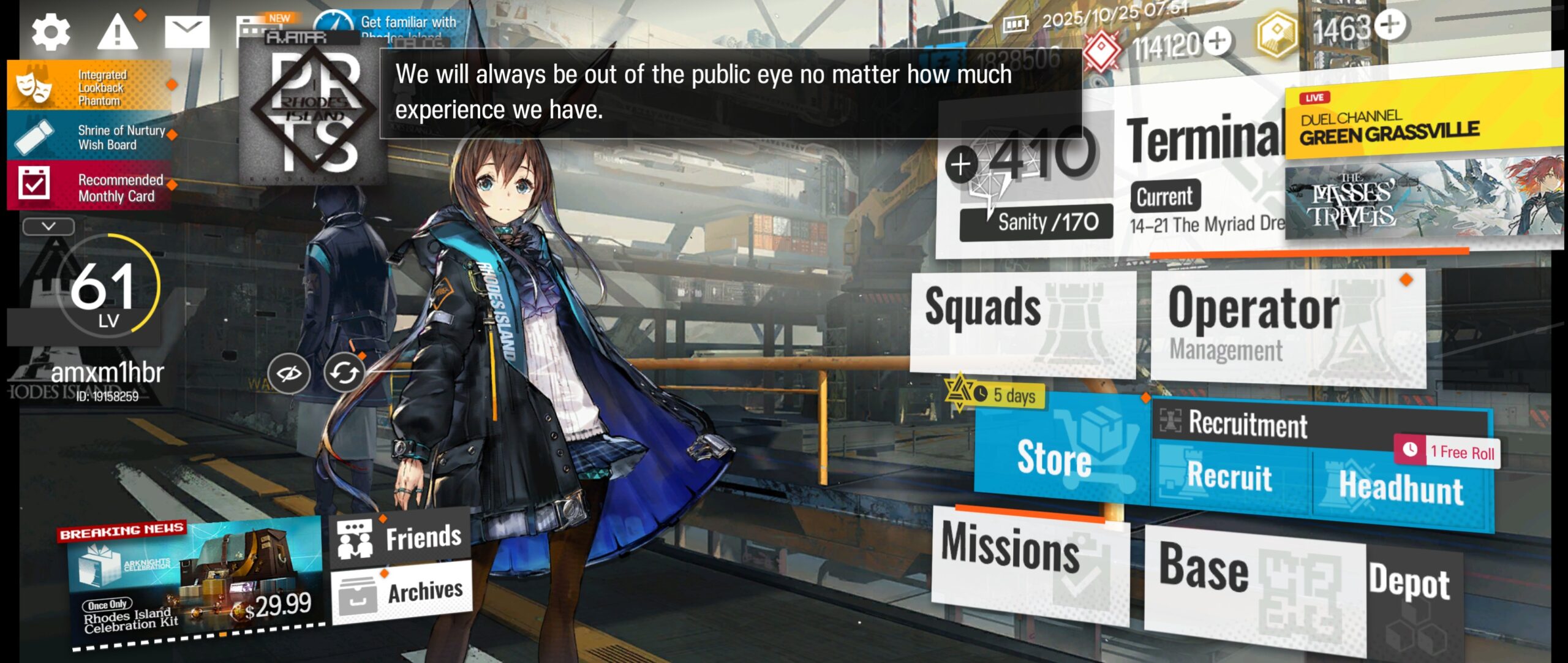This screenshot has width=1568, height=663.
Task: Open the warning triangle notices
Action: 117,32
